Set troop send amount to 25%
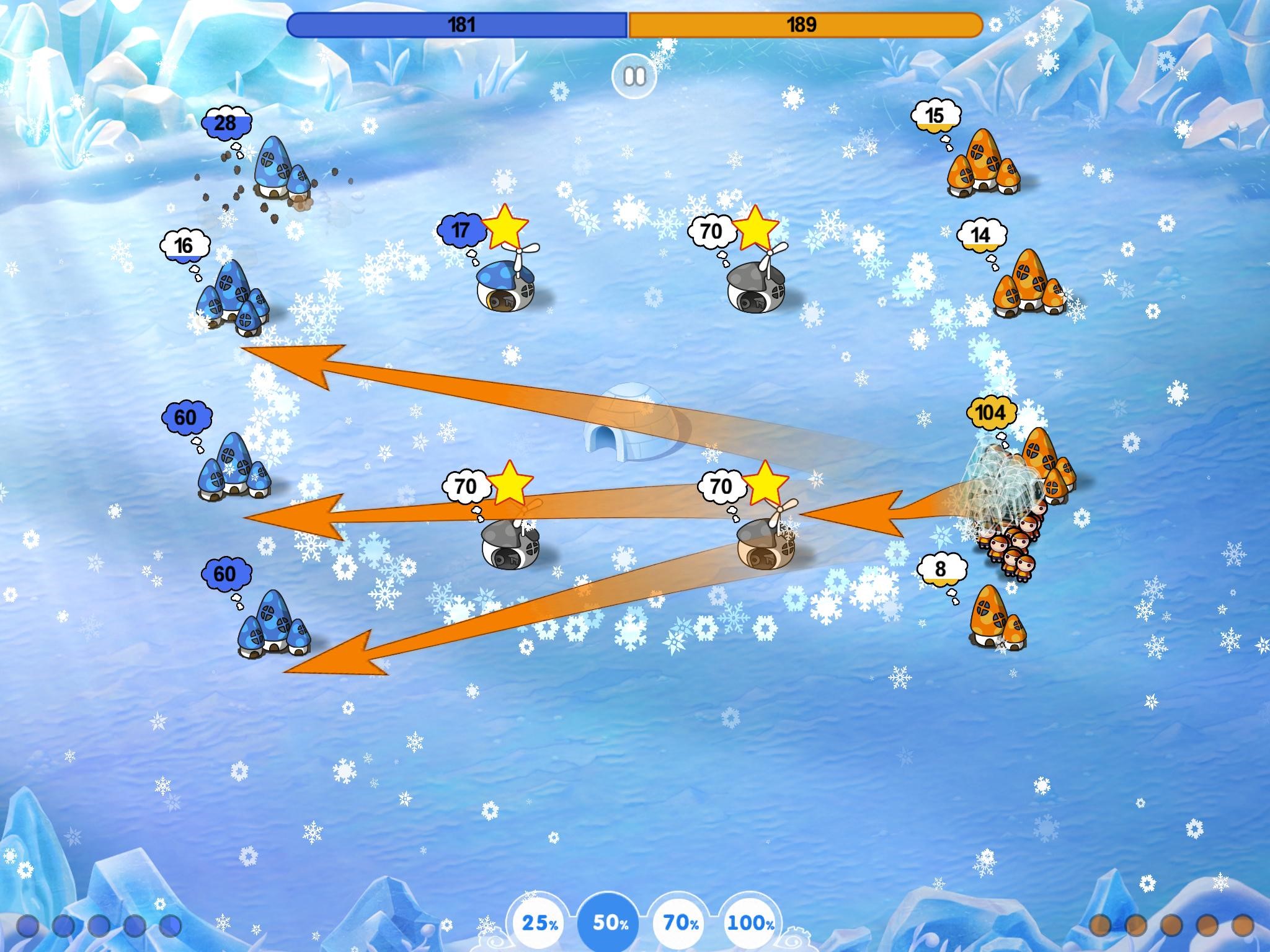 click(x=540, y=923)
